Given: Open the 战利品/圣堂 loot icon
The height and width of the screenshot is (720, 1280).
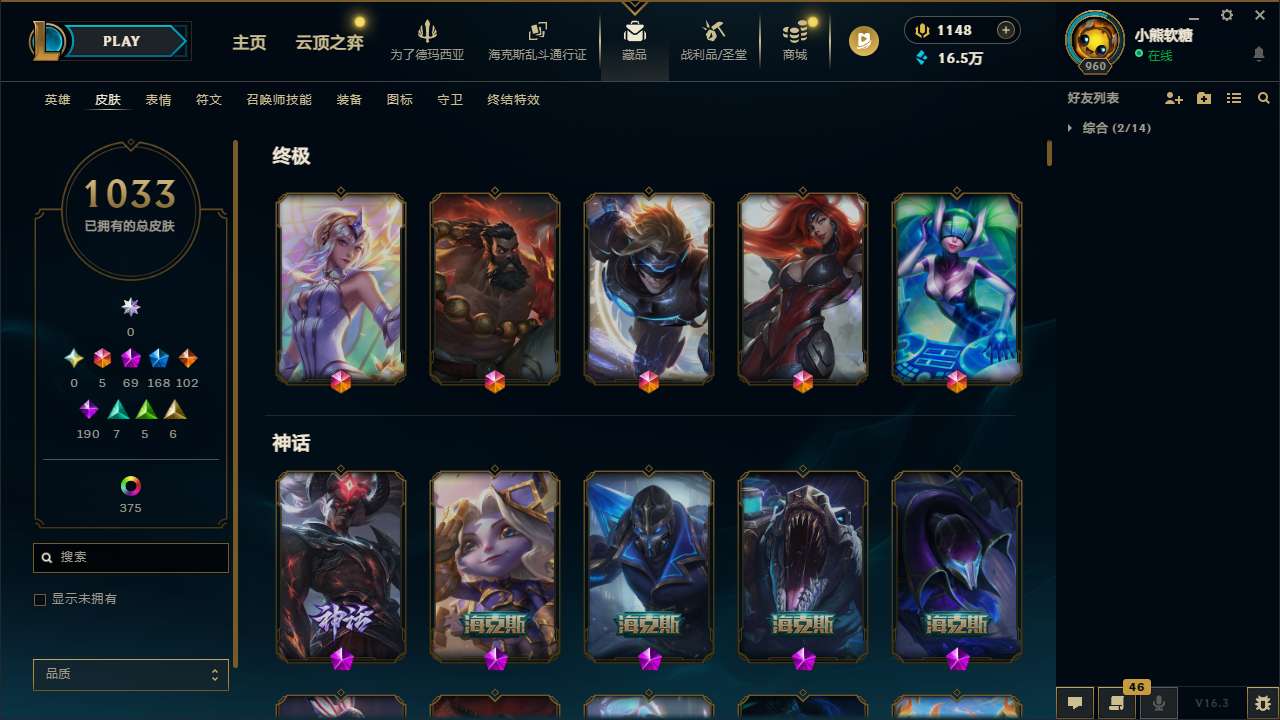Looking at the screenshot, I should click(714, 40).
